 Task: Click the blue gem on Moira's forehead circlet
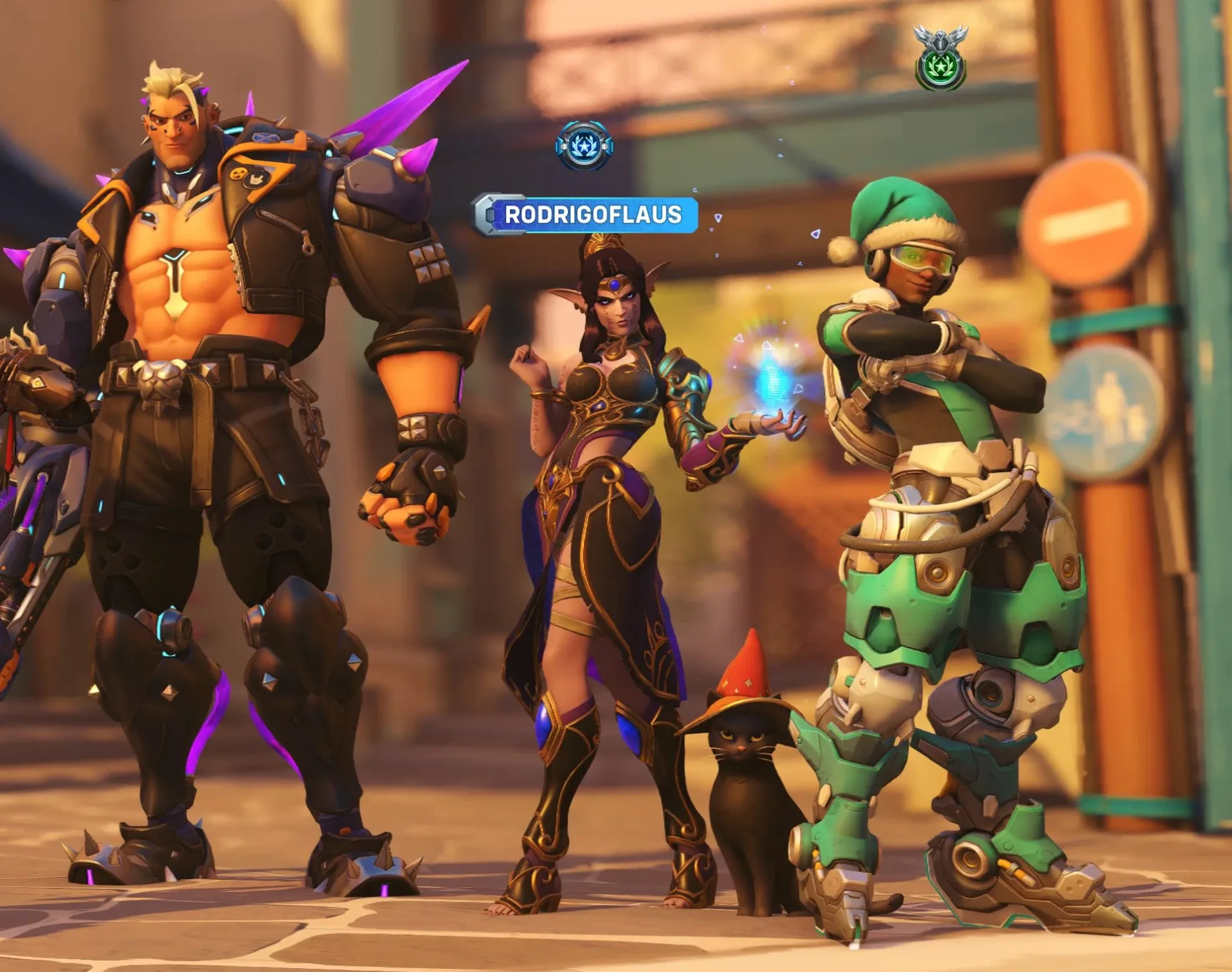tap(615, 285)
